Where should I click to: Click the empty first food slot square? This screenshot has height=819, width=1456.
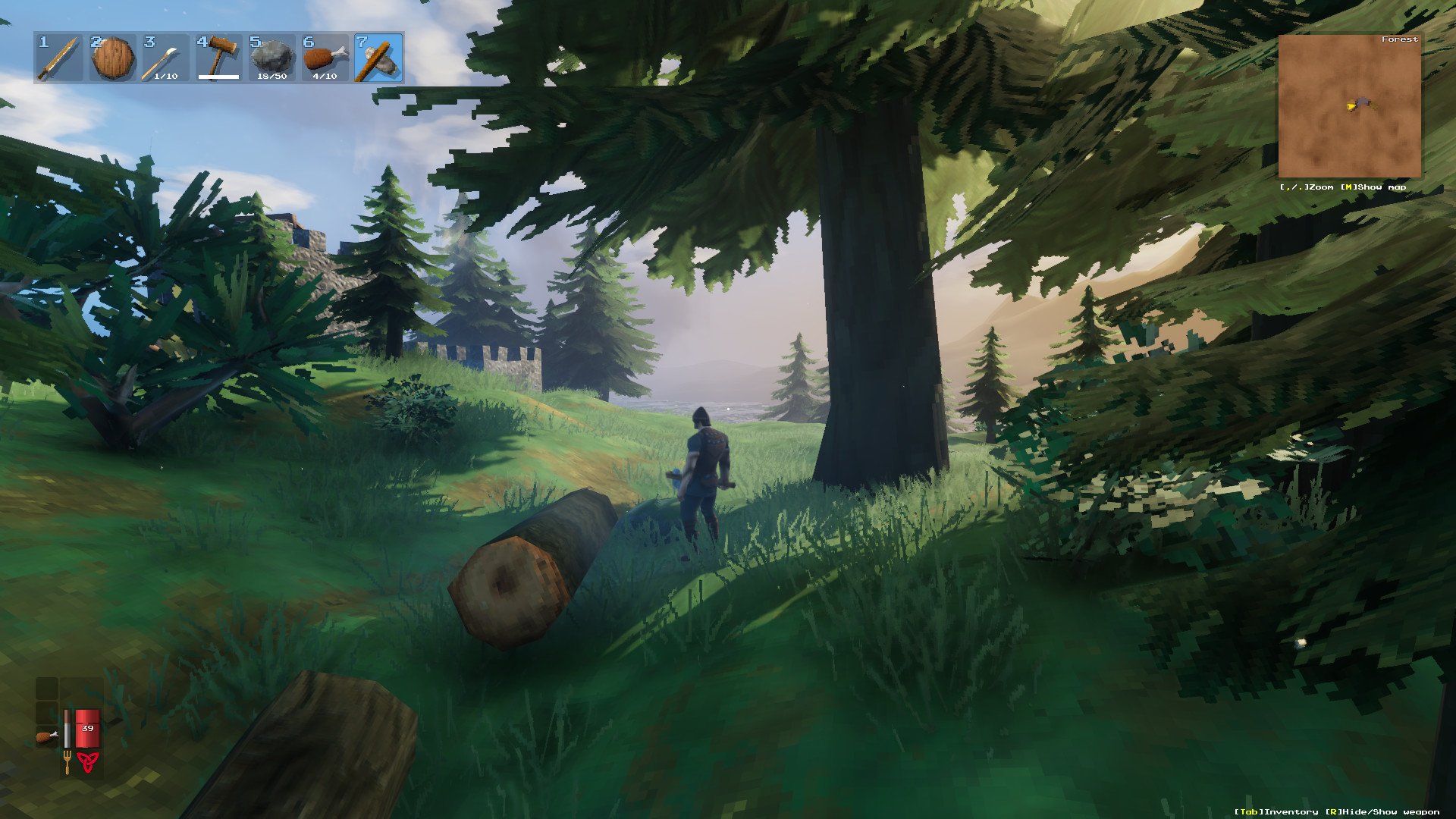[46, 689]
